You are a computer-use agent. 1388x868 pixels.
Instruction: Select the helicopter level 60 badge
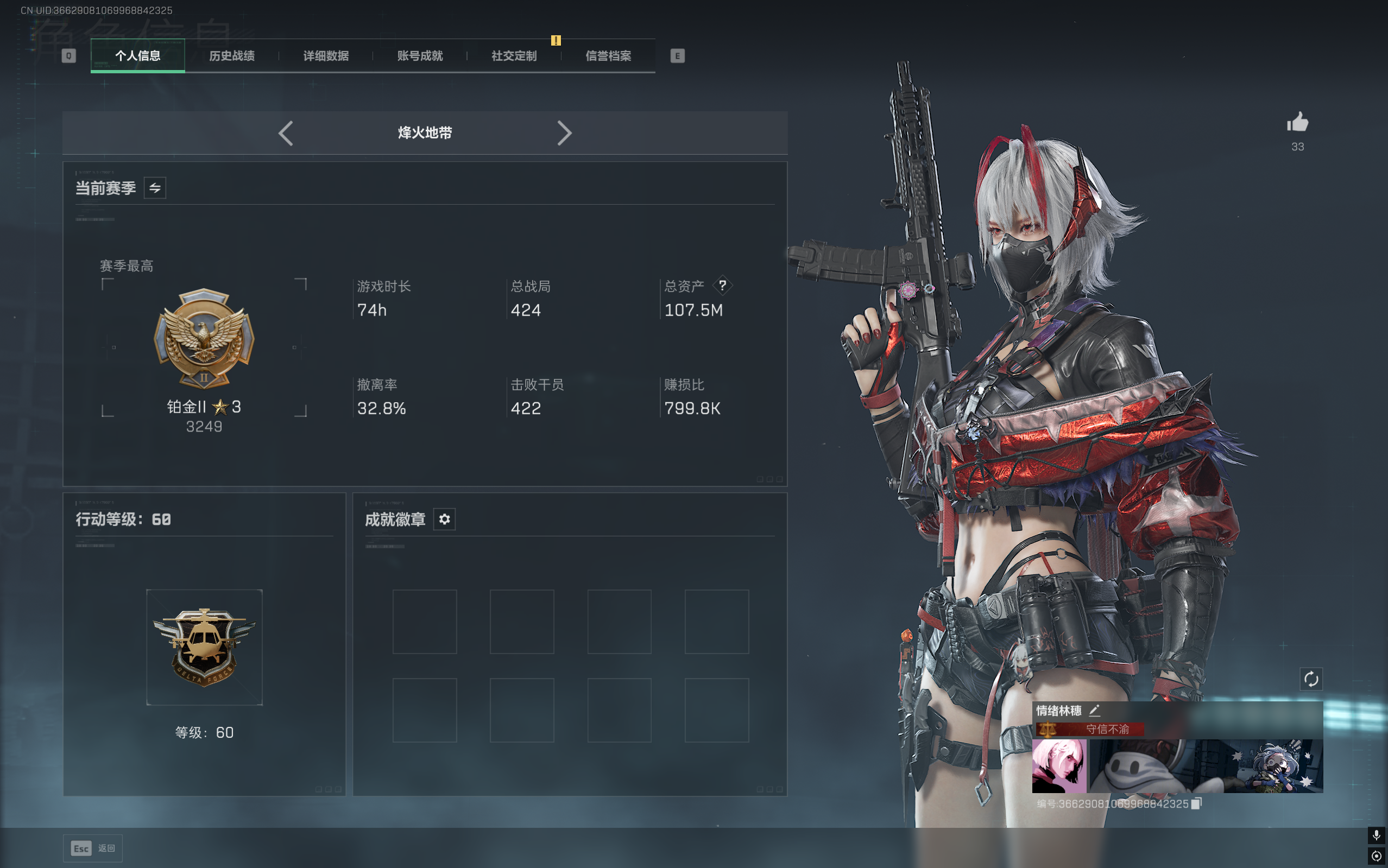pos(204,647)
